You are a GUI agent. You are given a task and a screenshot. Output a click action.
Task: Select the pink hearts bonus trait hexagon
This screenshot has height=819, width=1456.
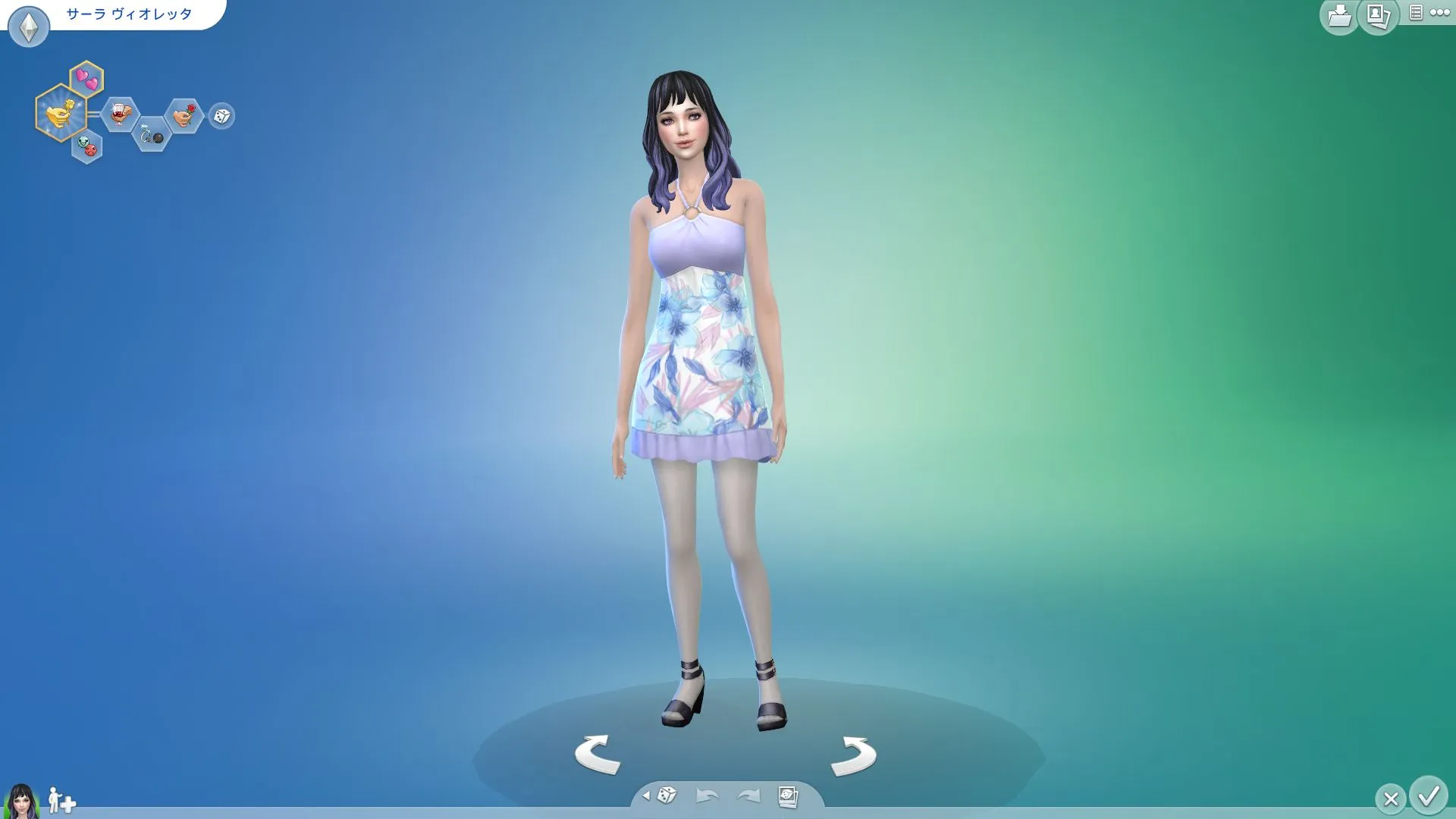click(x=87, y=79)
